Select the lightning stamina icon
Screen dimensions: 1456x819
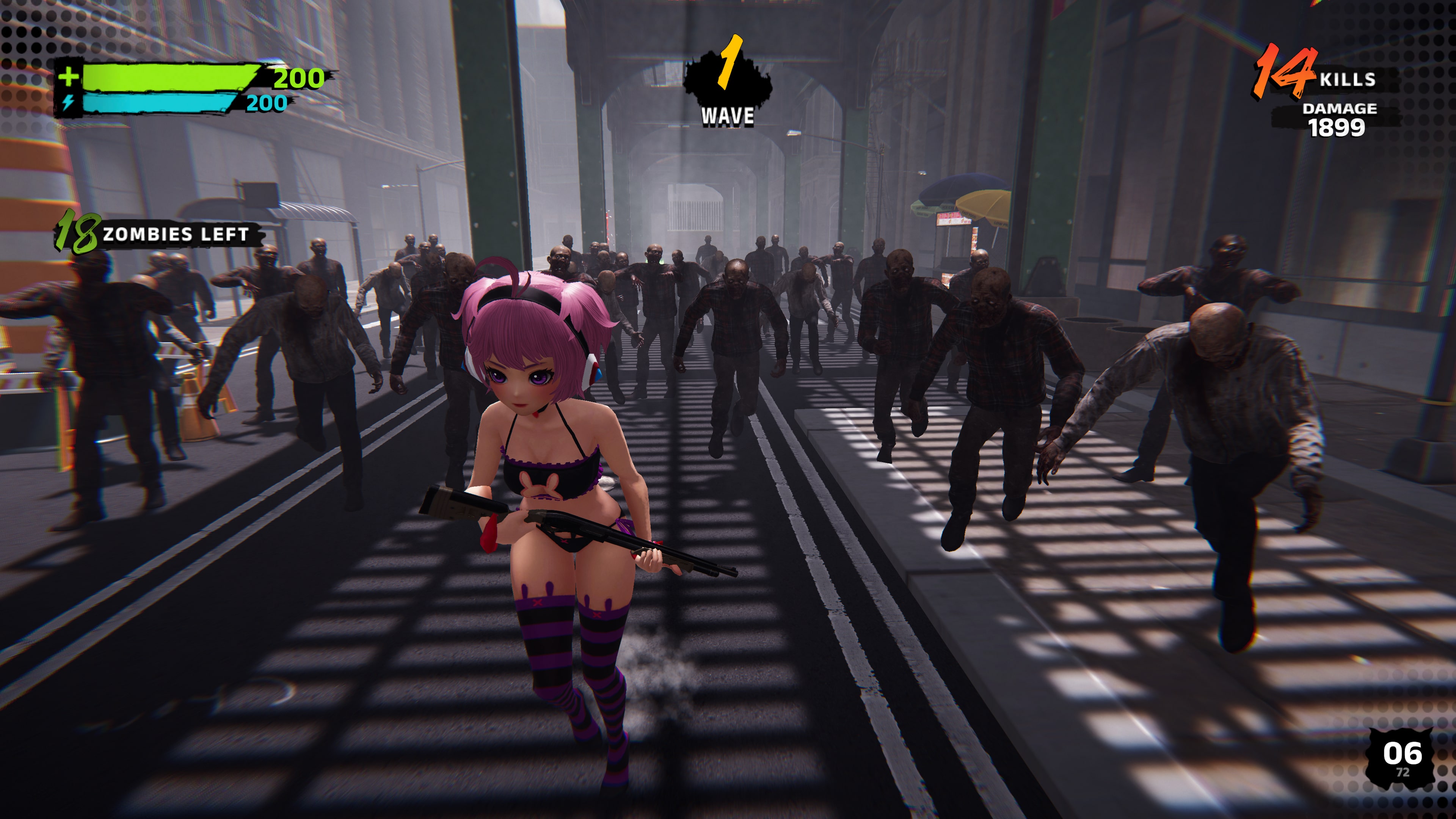(69, 104)
